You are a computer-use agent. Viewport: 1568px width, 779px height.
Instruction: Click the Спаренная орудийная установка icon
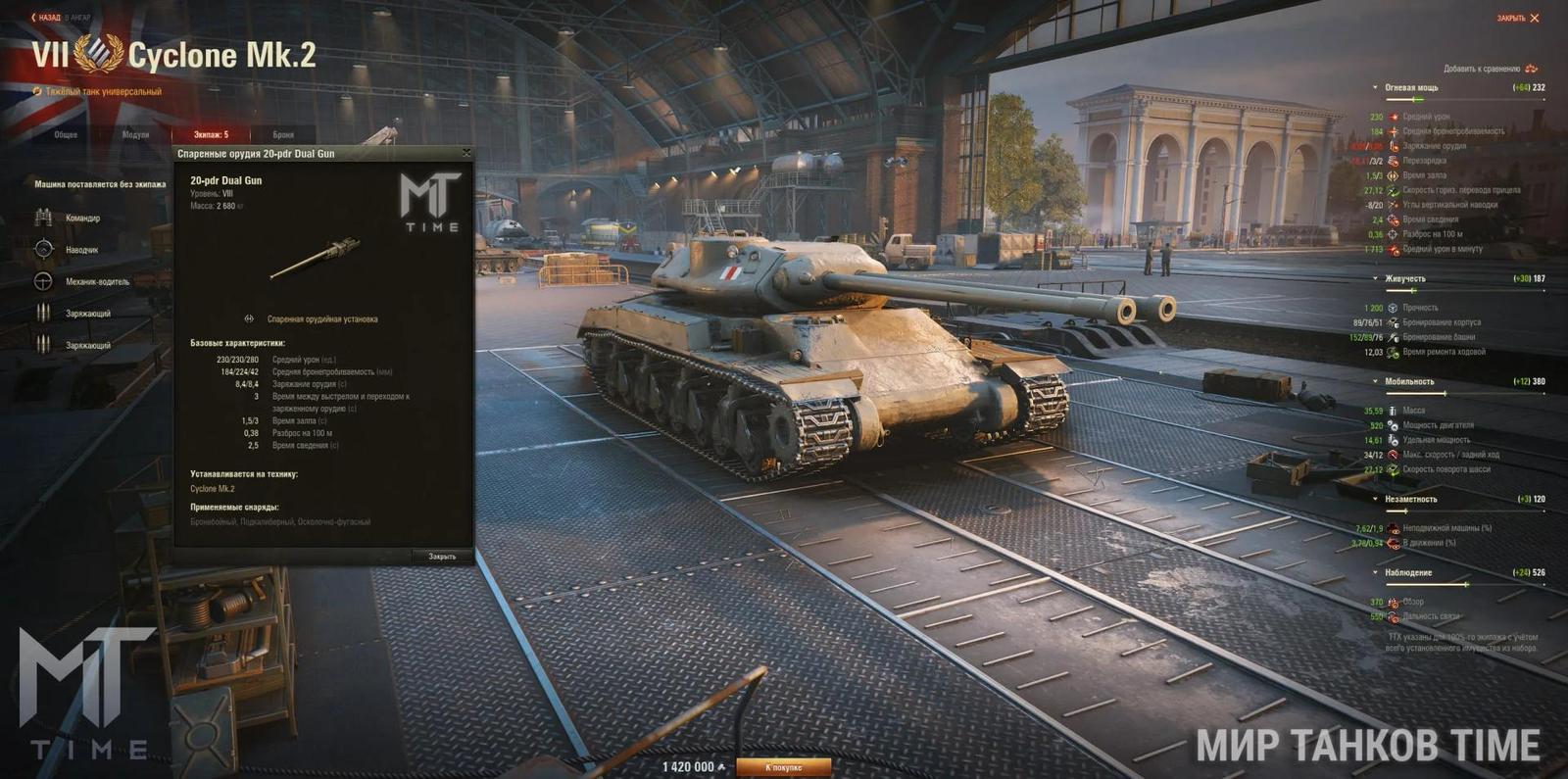click(x=249, y=318)
